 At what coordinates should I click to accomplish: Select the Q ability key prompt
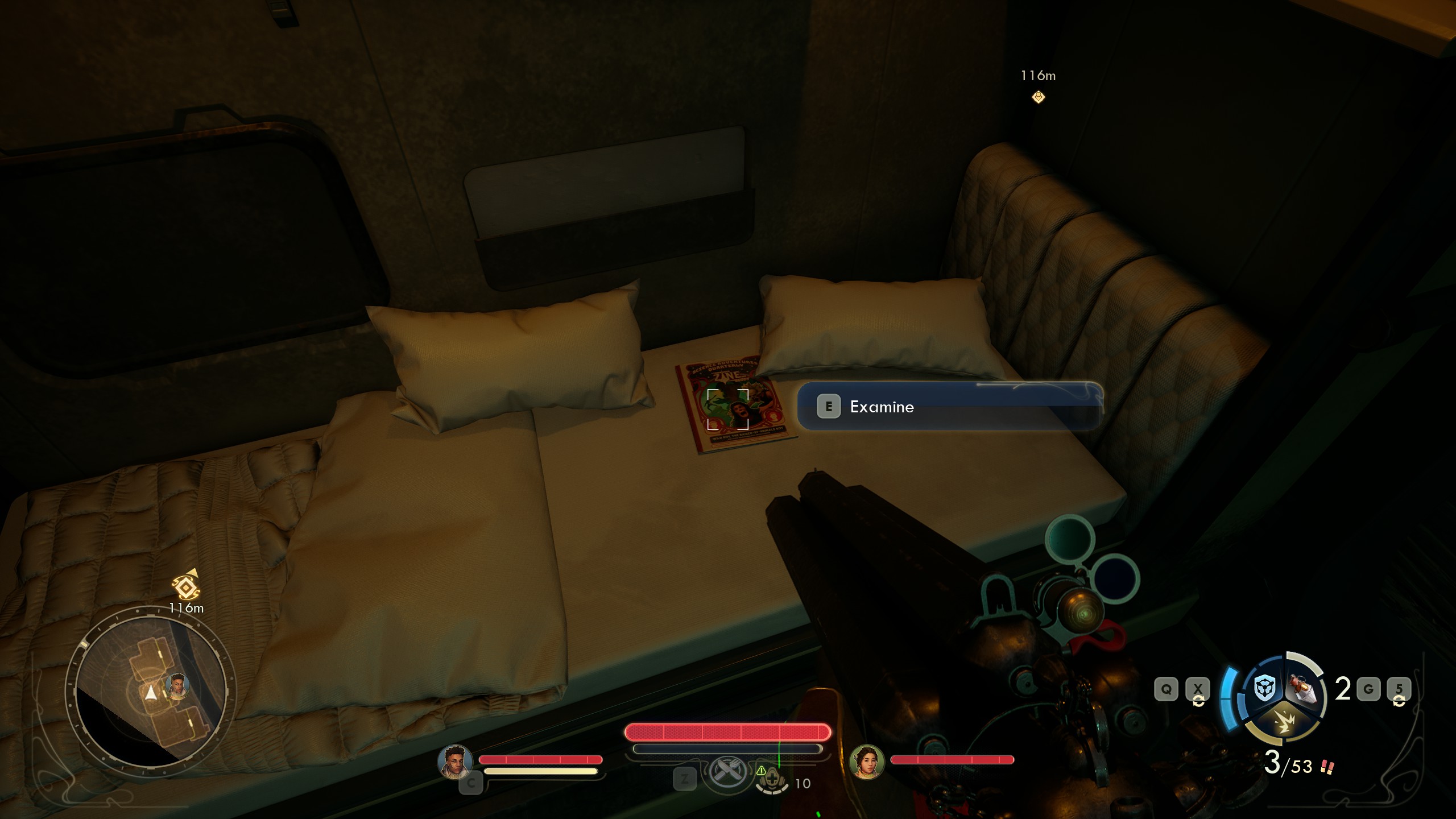(x=1168, y=688)
